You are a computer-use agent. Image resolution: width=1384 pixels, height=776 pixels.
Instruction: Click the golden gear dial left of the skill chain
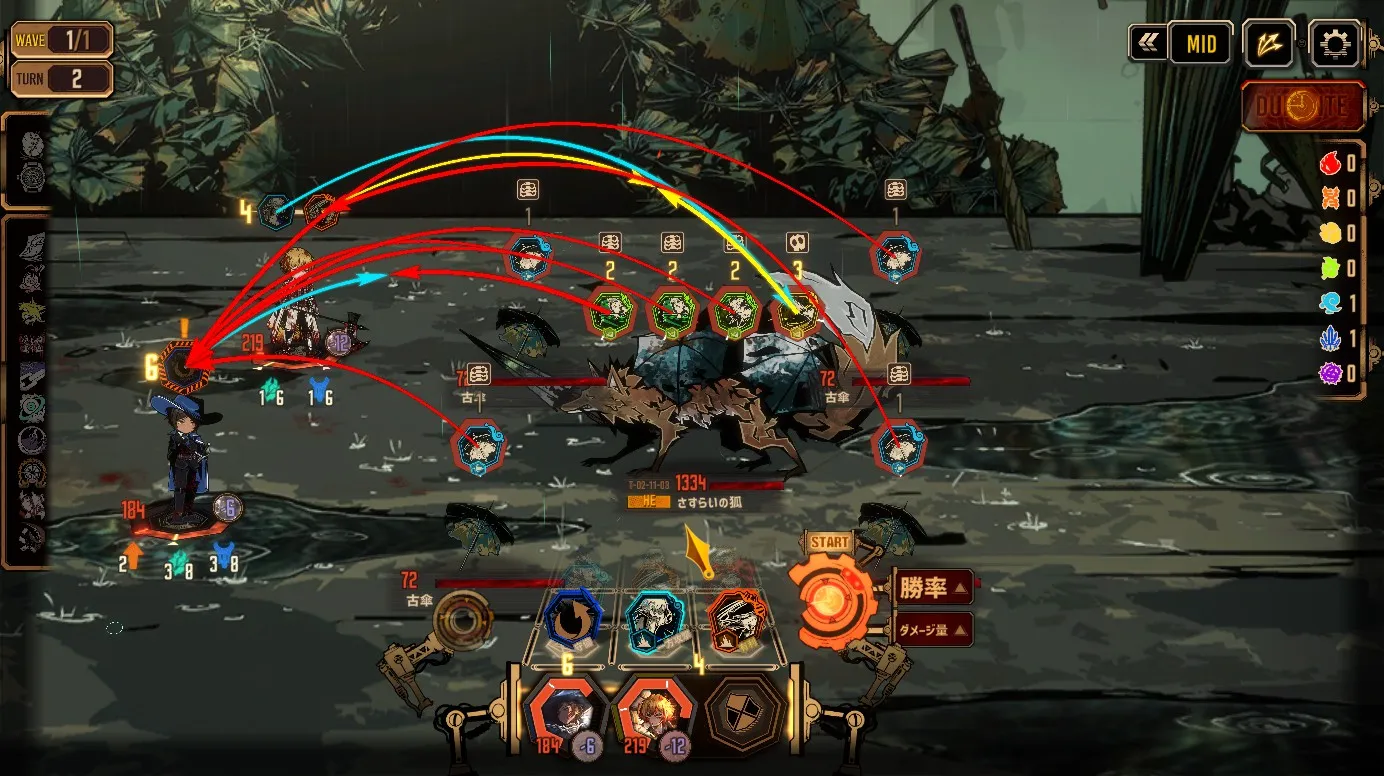tap(464, 620)
